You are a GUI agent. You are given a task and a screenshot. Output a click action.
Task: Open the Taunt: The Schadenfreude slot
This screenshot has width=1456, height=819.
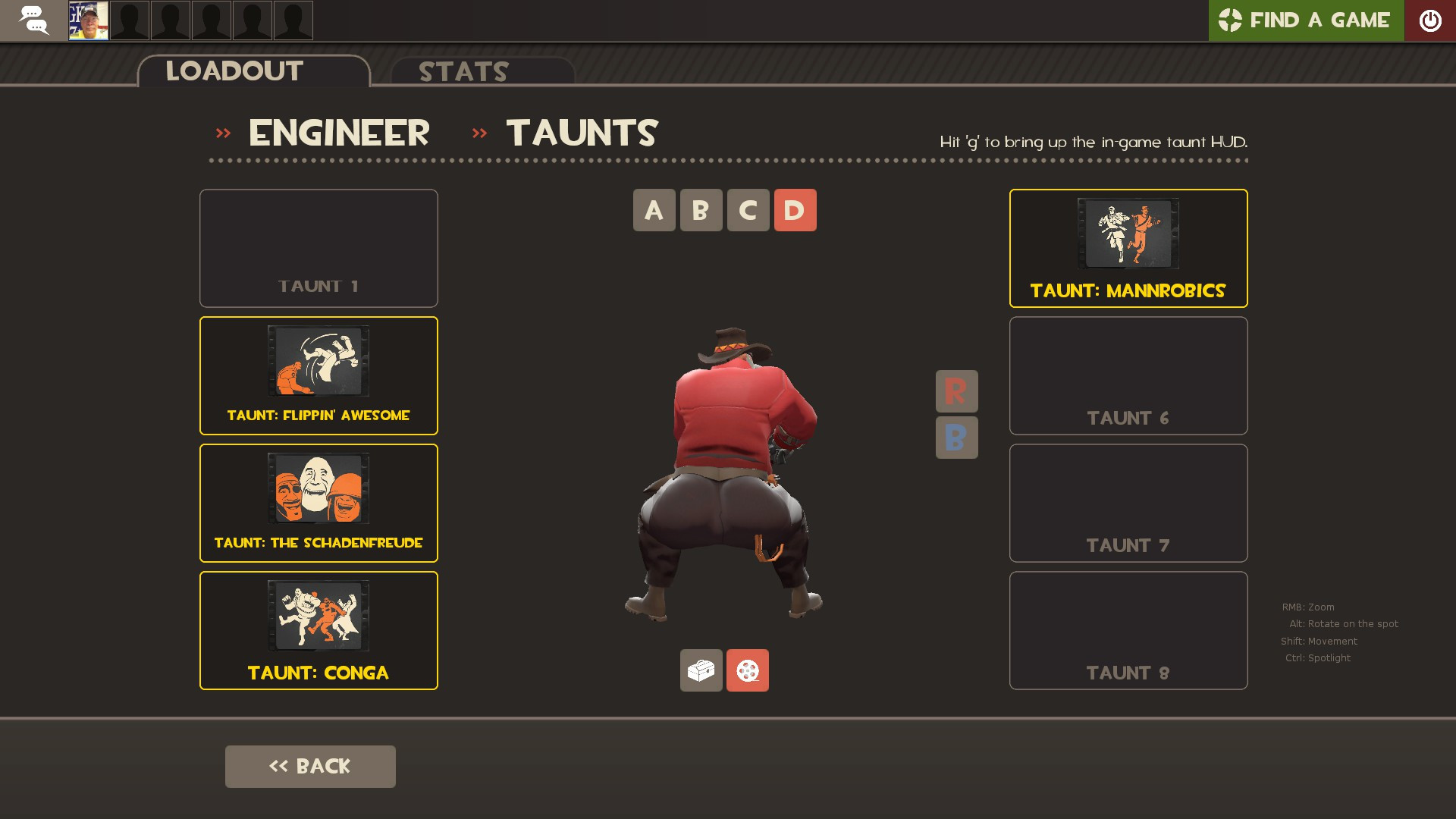(x=318, y=502)
